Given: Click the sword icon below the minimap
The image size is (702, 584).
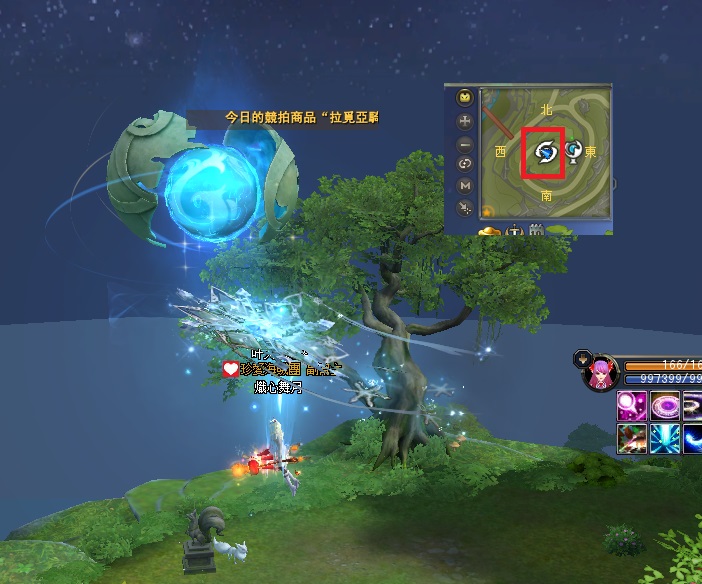Looking at the screenshot, I should coord(515,232).
